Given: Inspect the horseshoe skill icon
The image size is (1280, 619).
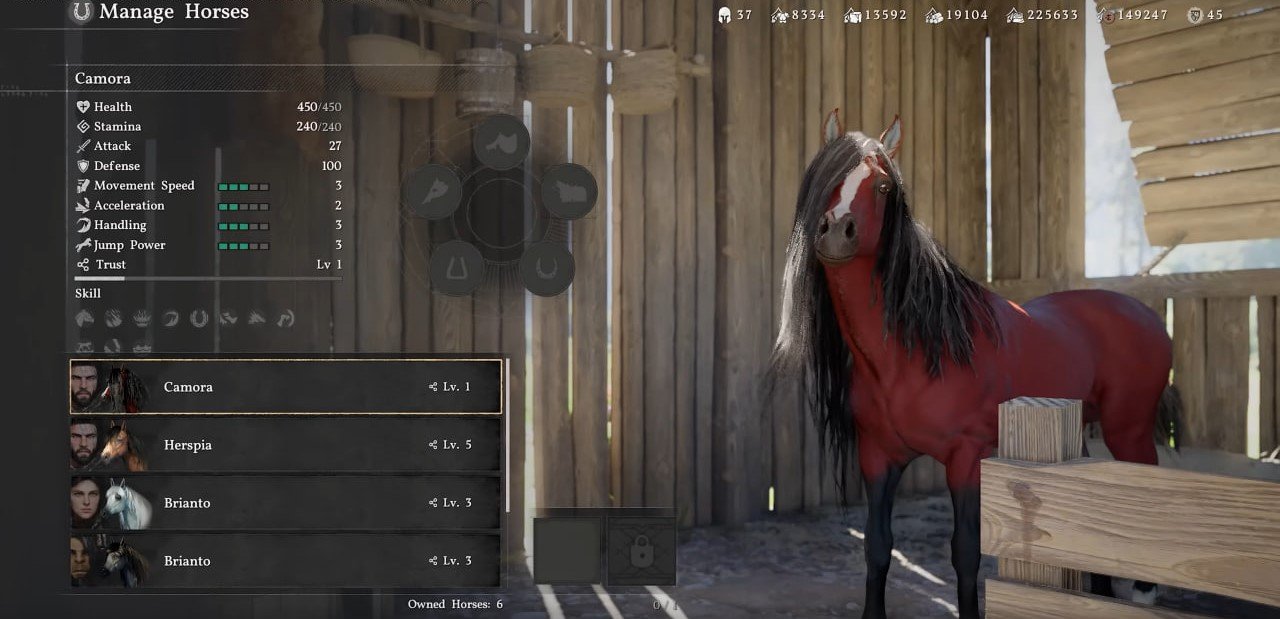Looking at the screenshot, I should point(199,319).
